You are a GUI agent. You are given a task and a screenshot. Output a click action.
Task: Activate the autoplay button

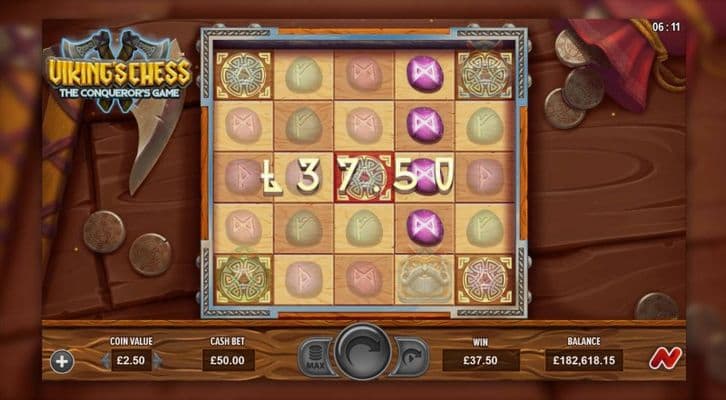pos(412,357)
